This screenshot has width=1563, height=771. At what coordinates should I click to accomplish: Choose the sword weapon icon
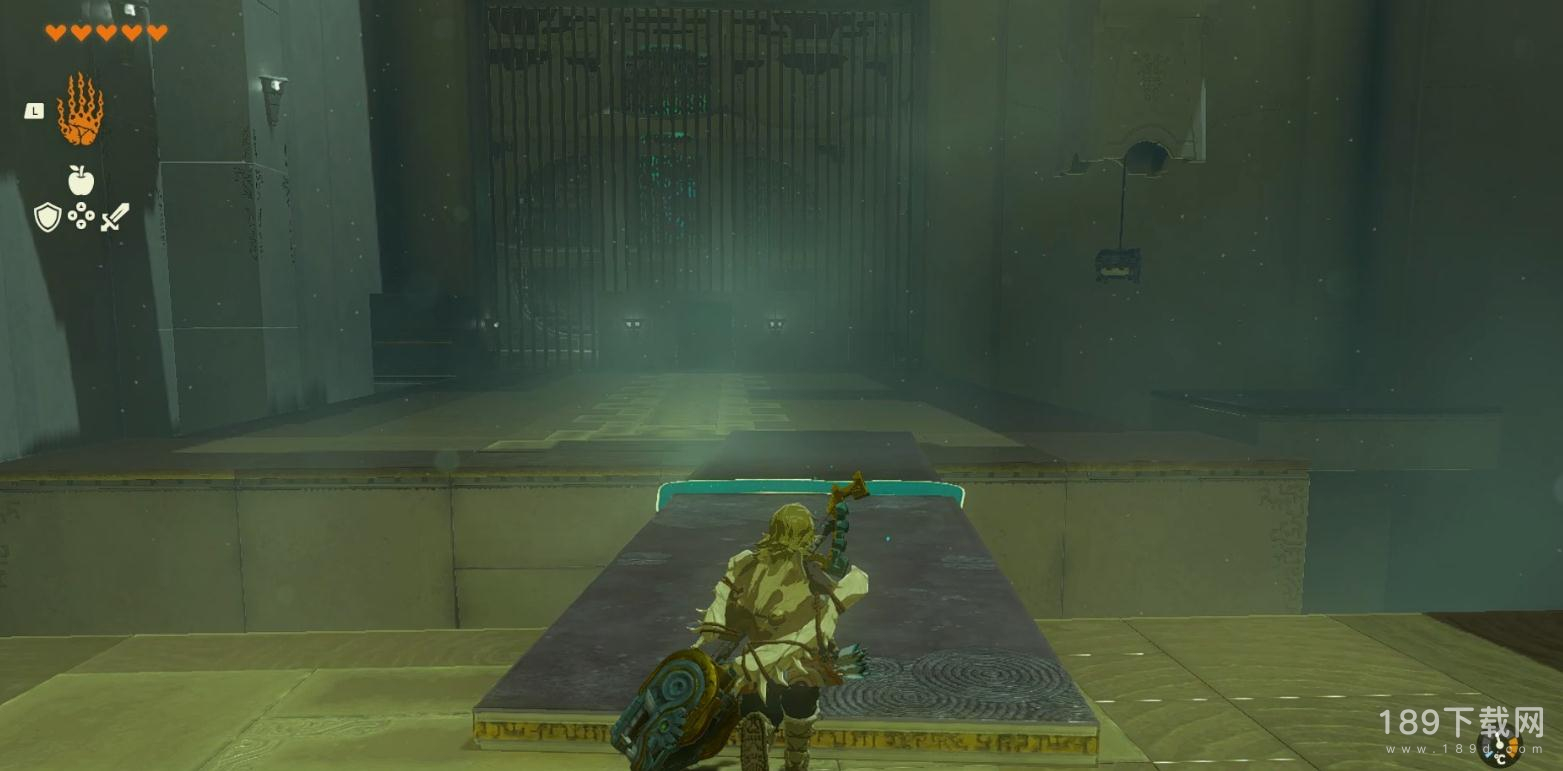[115, 217]
